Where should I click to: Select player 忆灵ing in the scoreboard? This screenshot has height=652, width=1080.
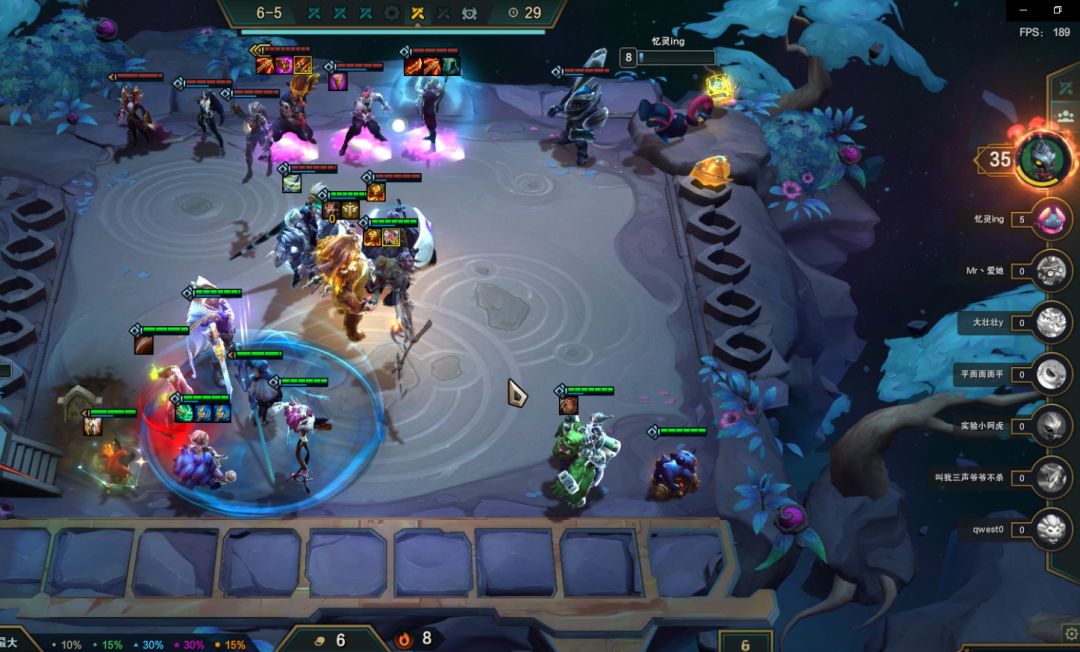pos(1050,219)
